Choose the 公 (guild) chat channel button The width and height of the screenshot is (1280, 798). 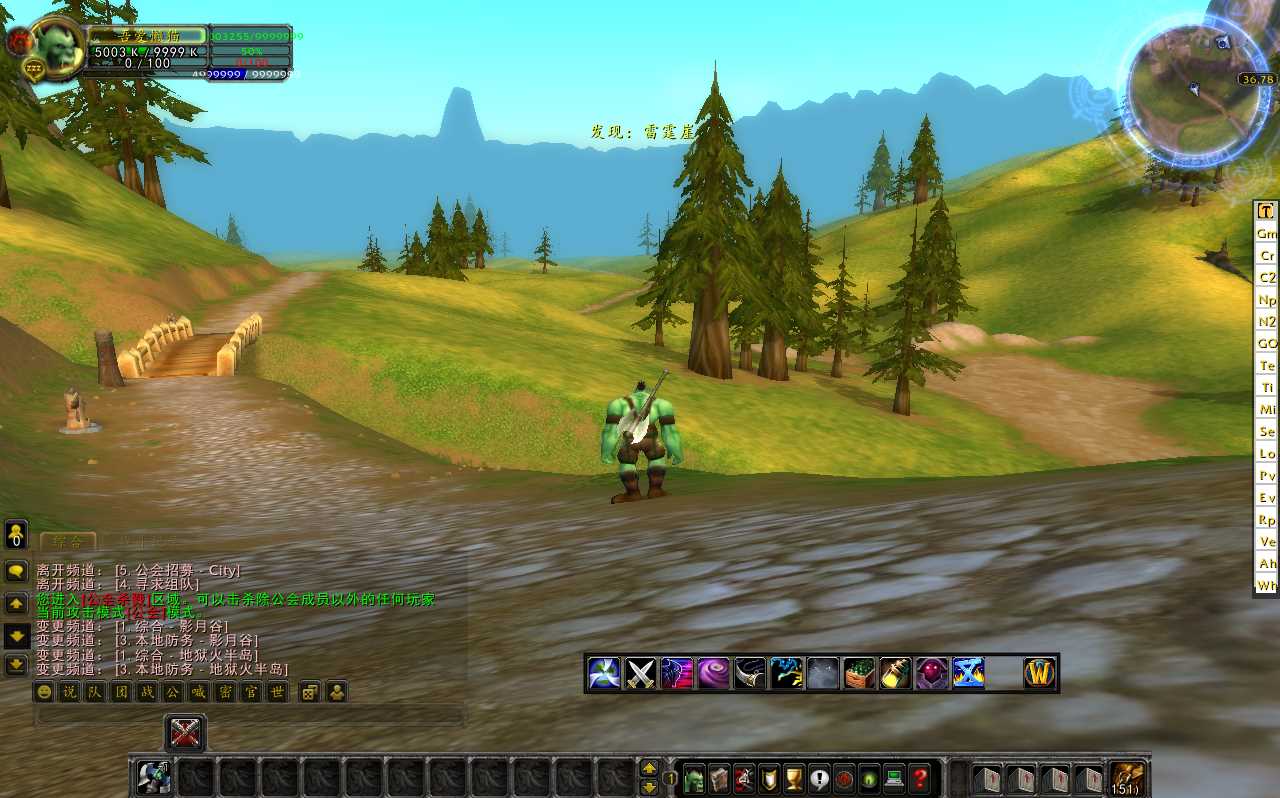[x=173, y=692]
